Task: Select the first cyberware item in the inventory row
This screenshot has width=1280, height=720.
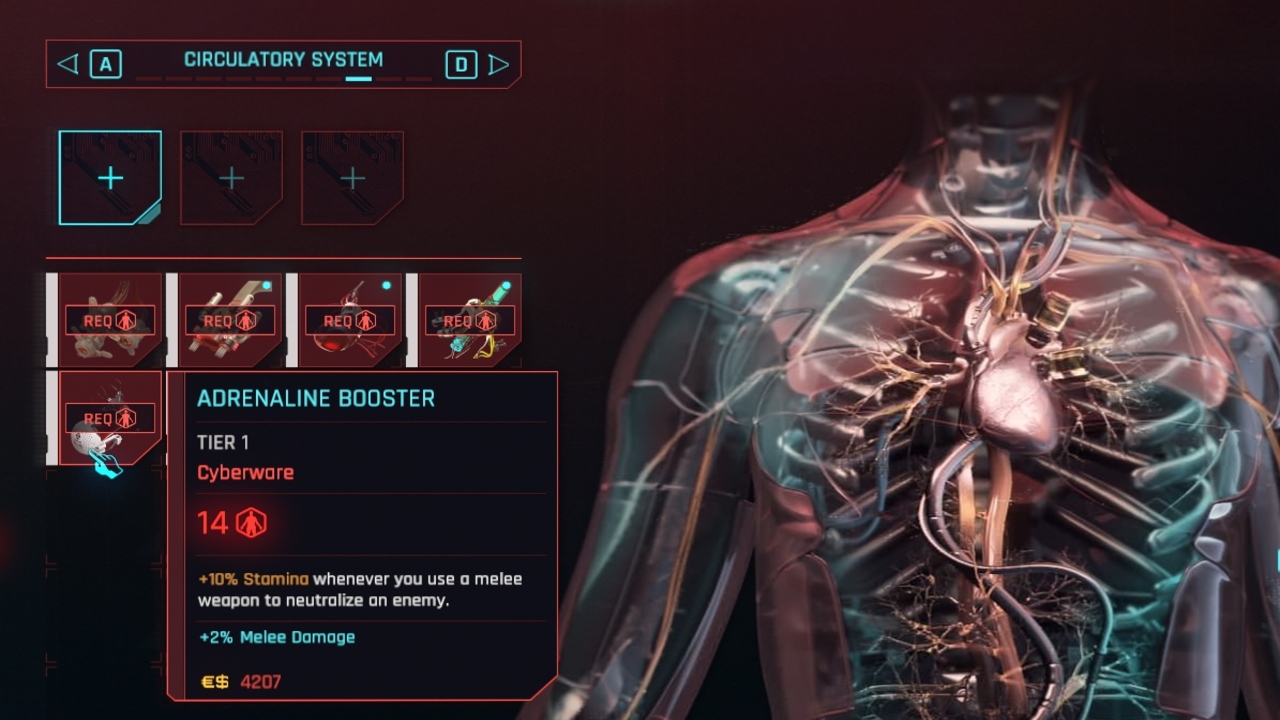Action: (110, 318)
